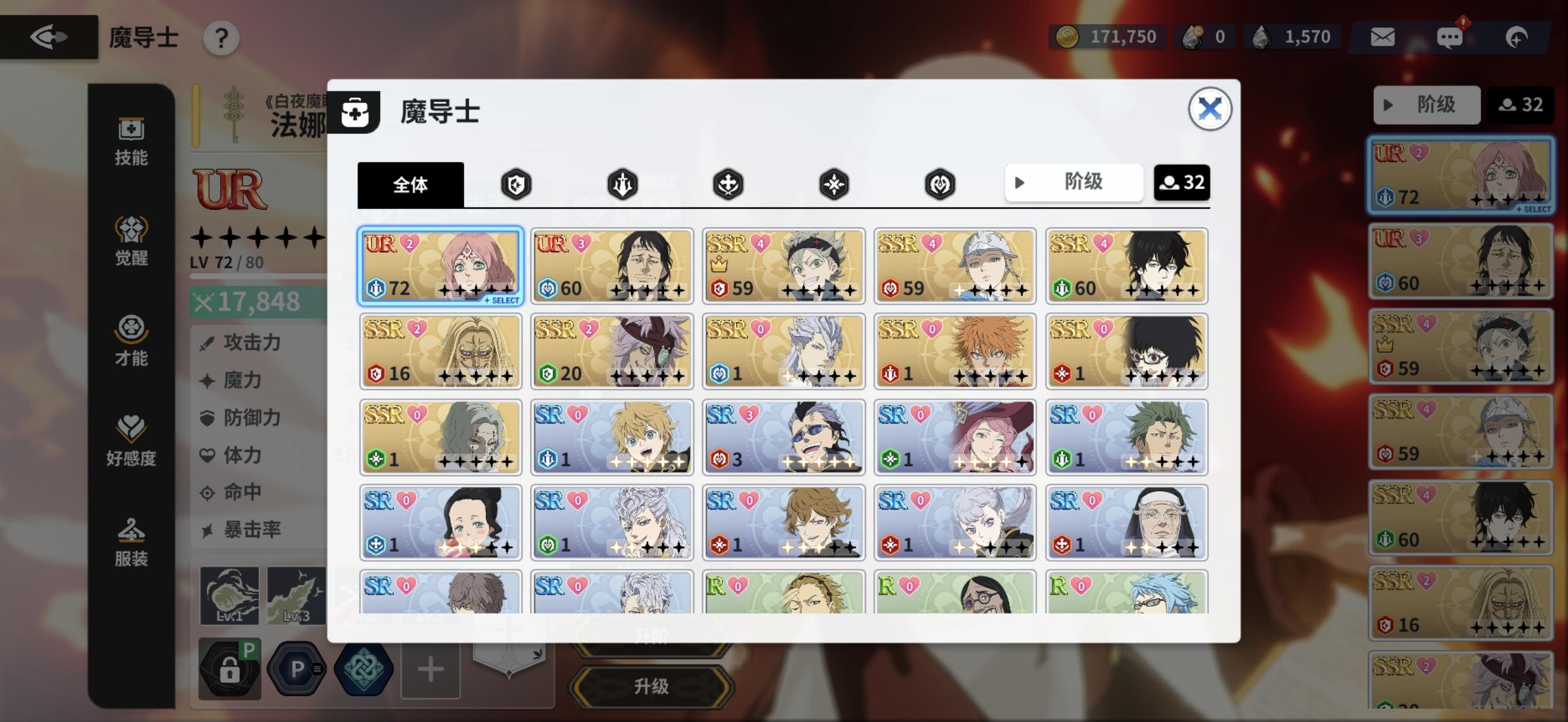The height and width of the screenshot is (722, 1568).
Task: Select the trident attacker role filter icon
Action: click(621, 183)
